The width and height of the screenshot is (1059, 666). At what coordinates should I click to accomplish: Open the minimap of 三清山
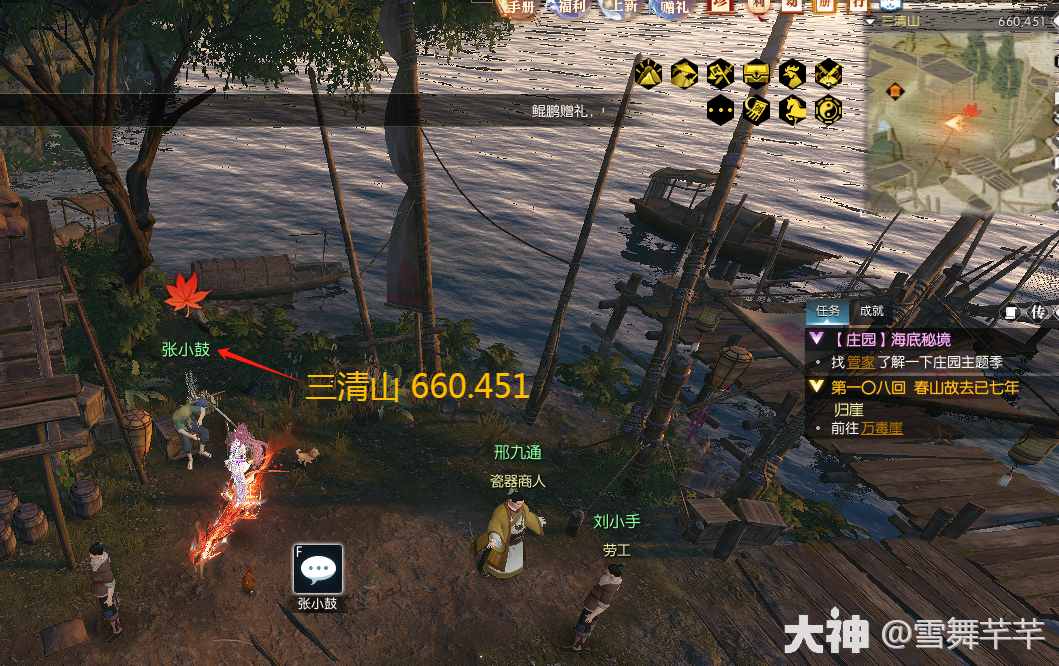[x=958, y=118]
